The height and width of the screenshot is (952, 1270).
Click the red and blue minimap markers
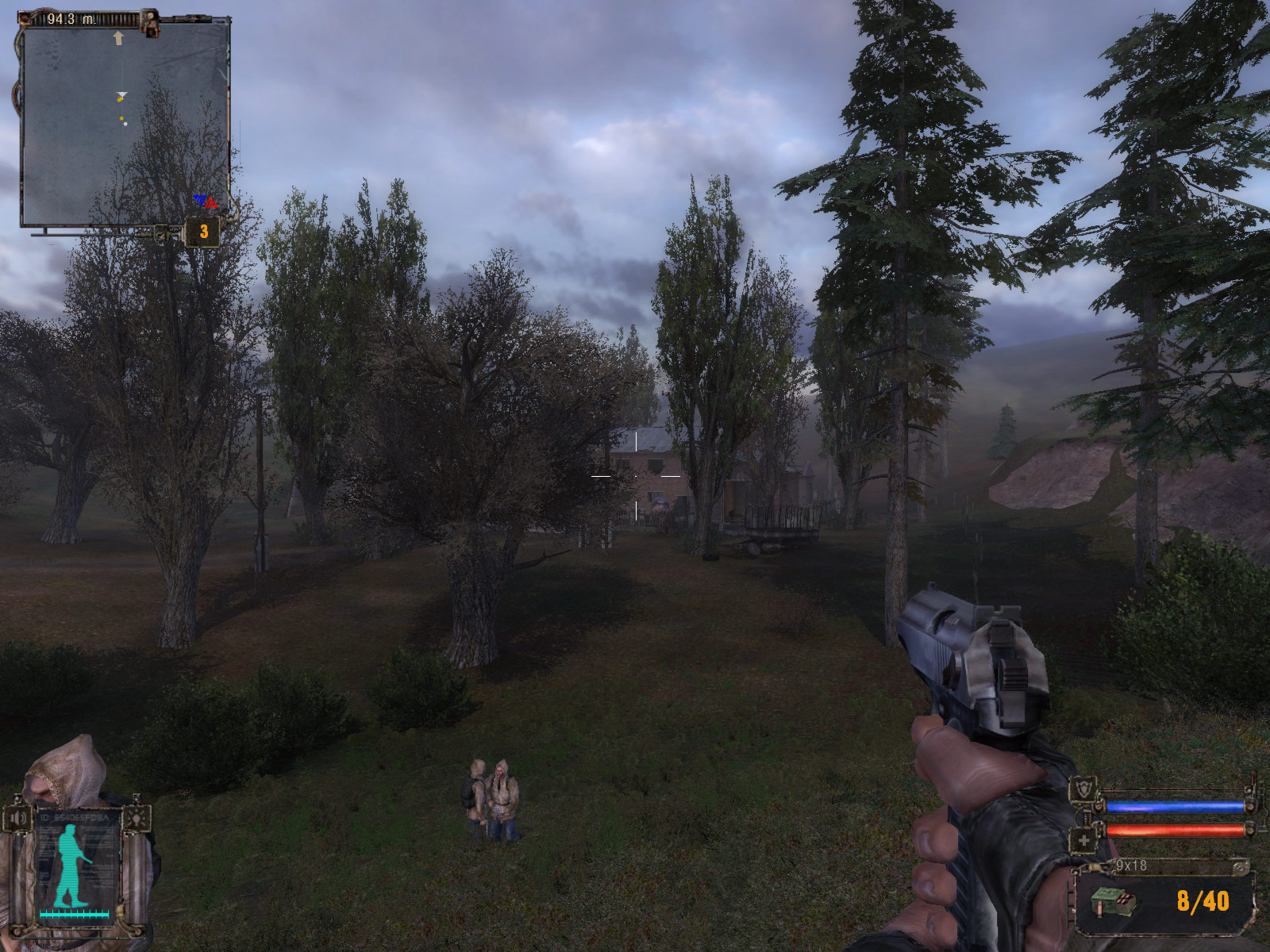(x=206, y=202)
